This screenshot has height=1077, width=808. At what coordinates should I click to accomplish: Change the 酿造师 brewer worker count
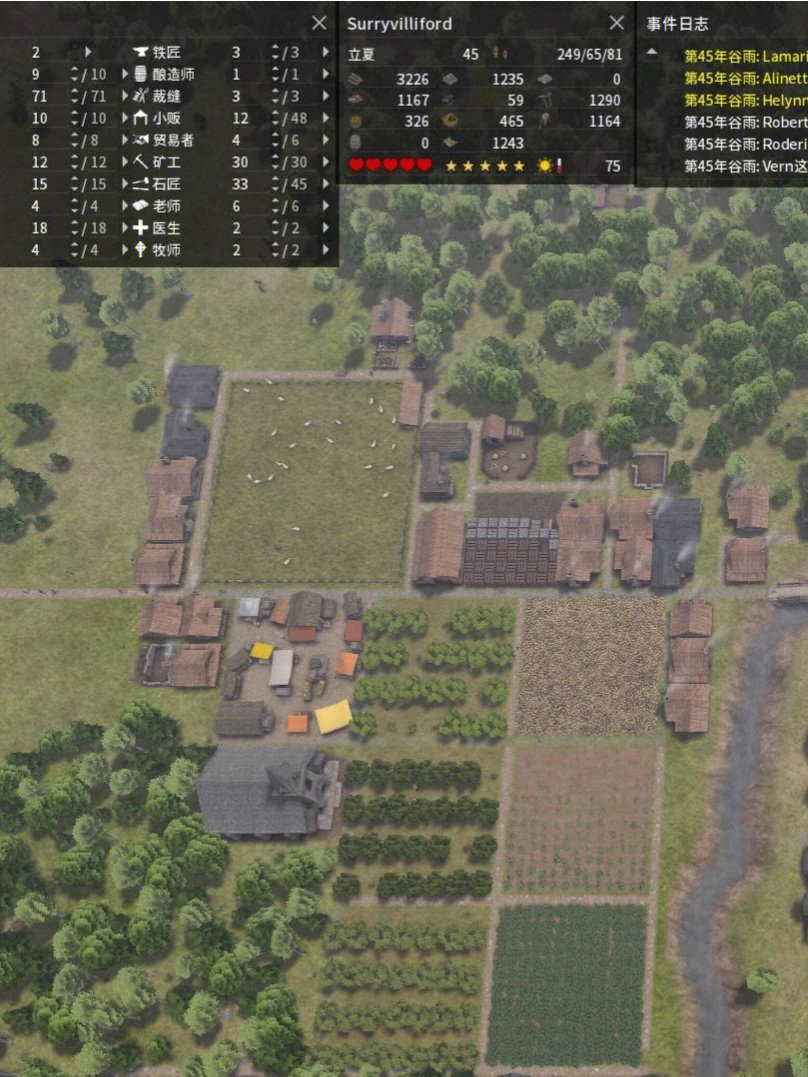coord(275,74)
